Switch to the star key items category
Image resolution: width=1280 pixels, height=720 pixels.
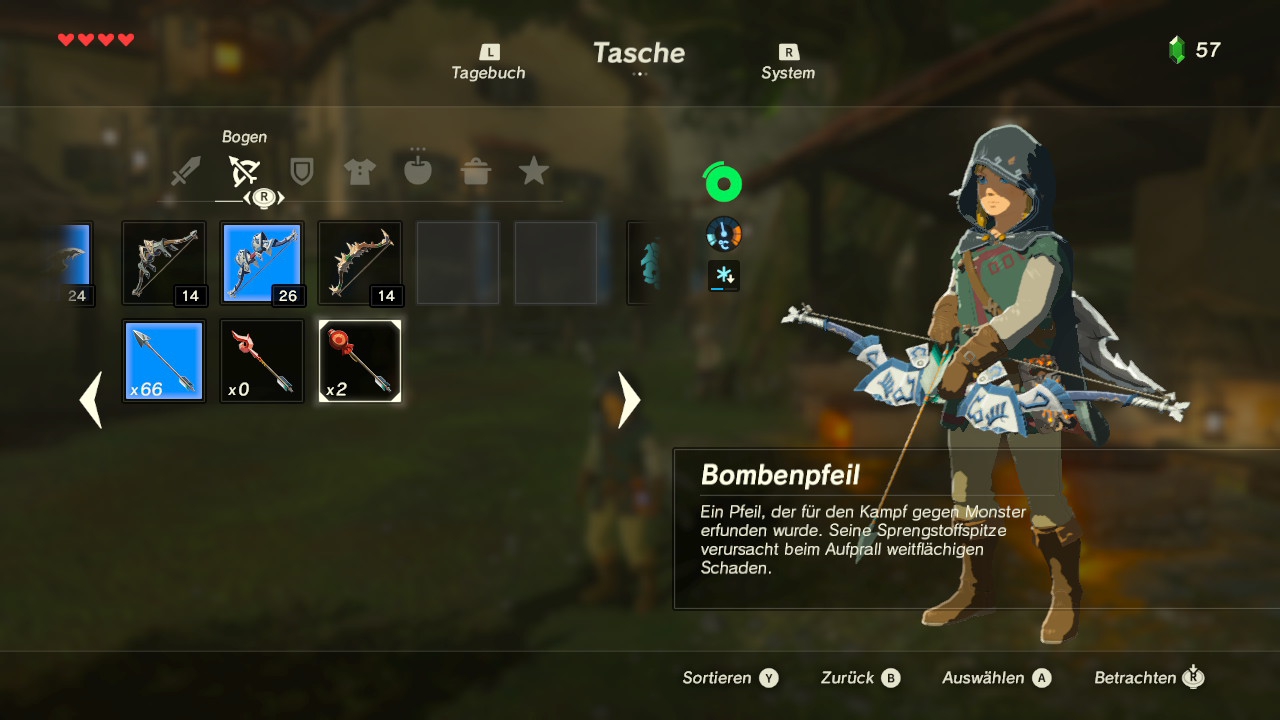tap(534, 172)
